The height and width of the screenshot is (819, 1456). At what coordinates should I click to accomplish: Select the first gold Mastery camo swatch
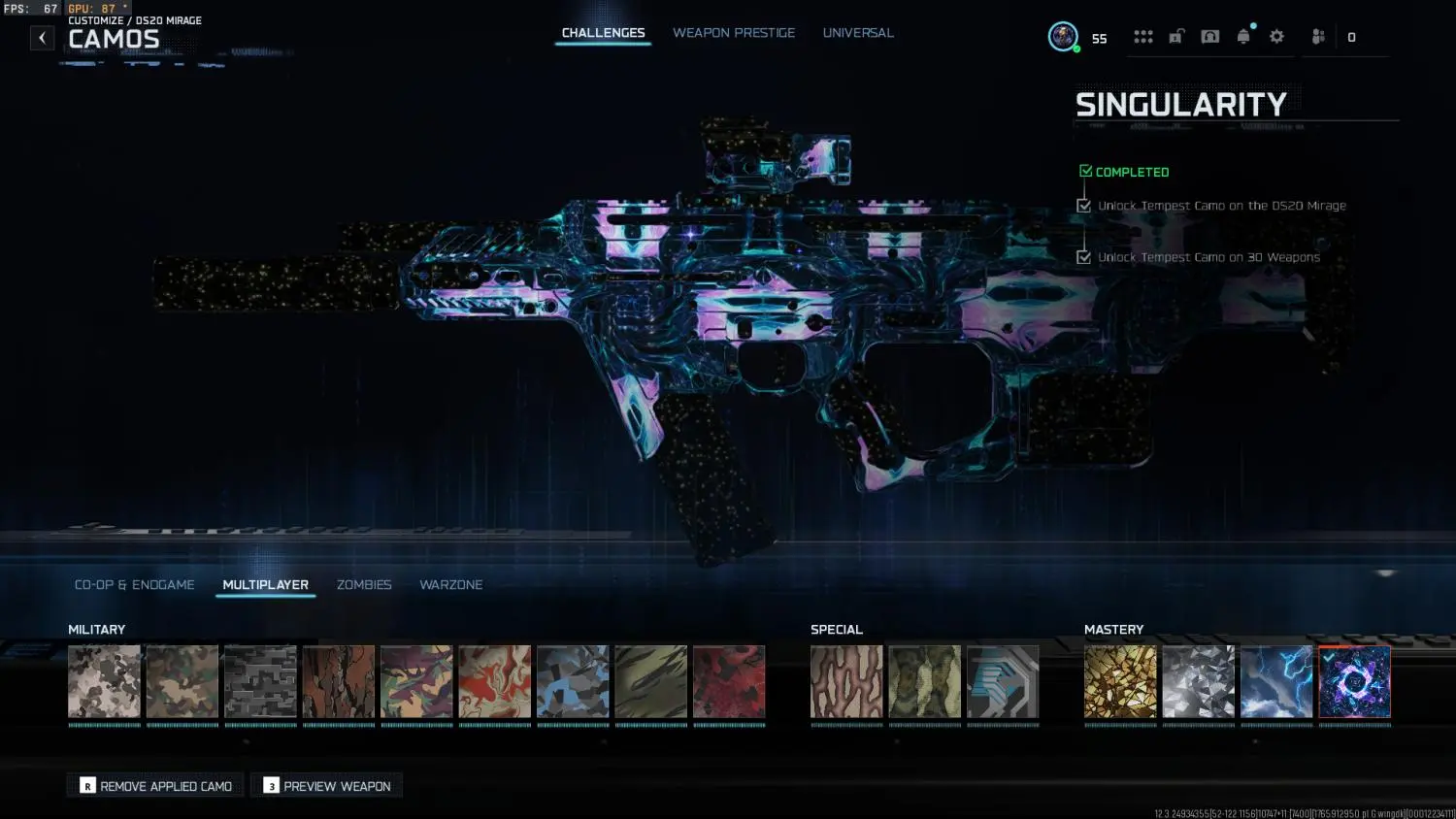pyautogui.click(x=1120, y=680)
